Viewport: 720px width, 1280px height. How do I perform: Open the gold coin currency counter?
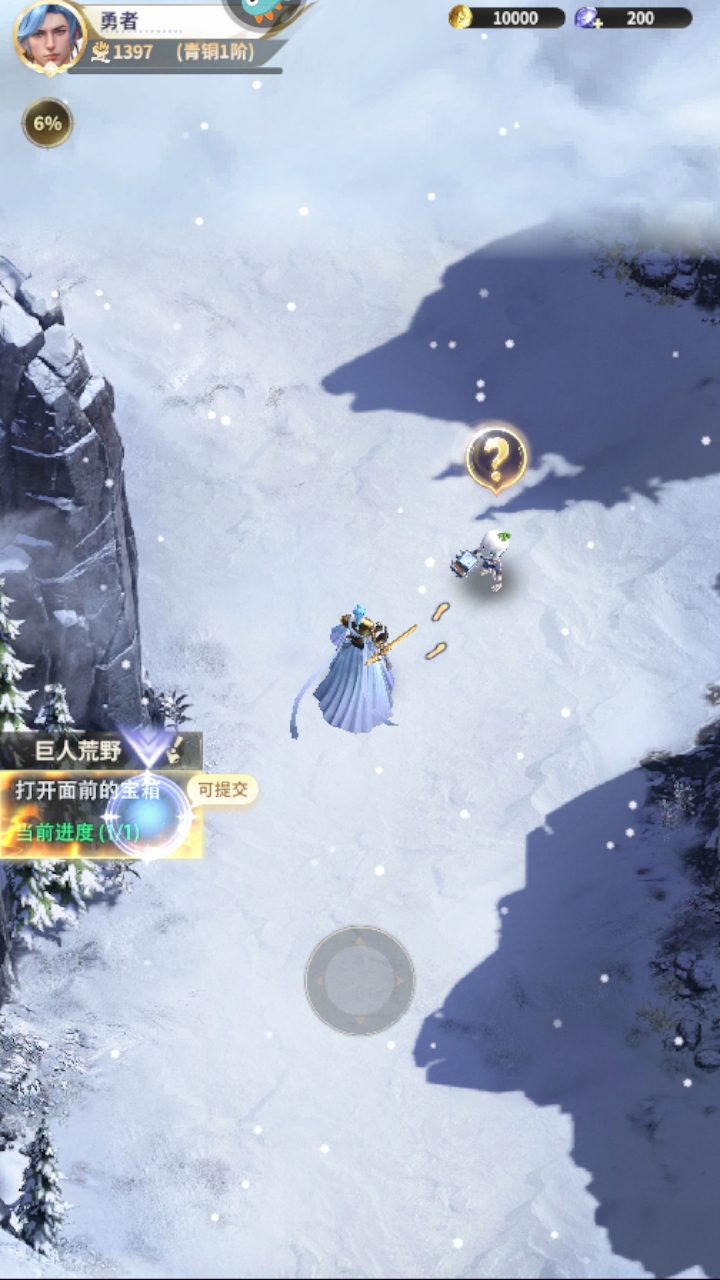(506, 18)
